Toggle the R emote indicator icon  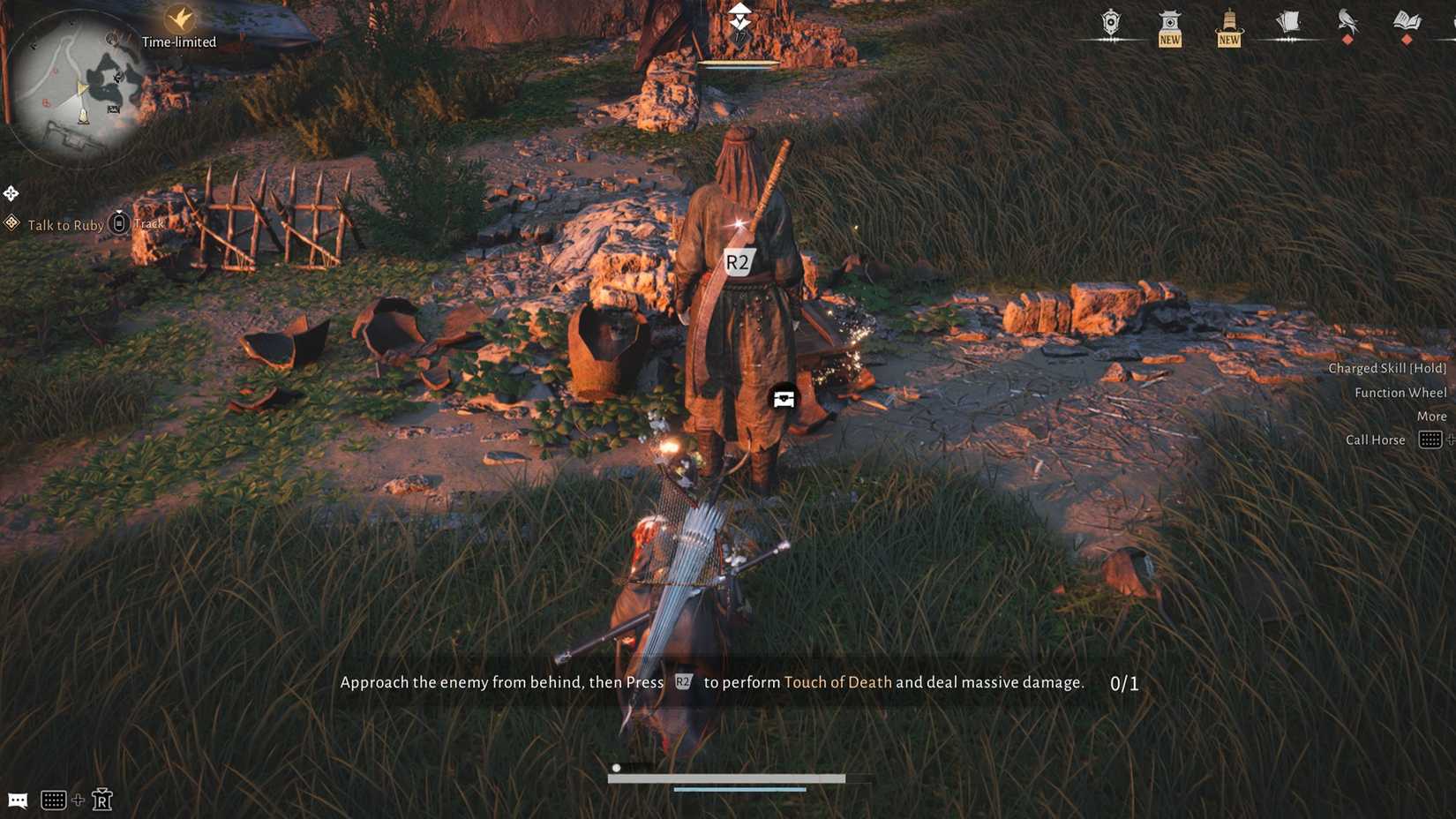pyautogui.click(x=102, y=801)
